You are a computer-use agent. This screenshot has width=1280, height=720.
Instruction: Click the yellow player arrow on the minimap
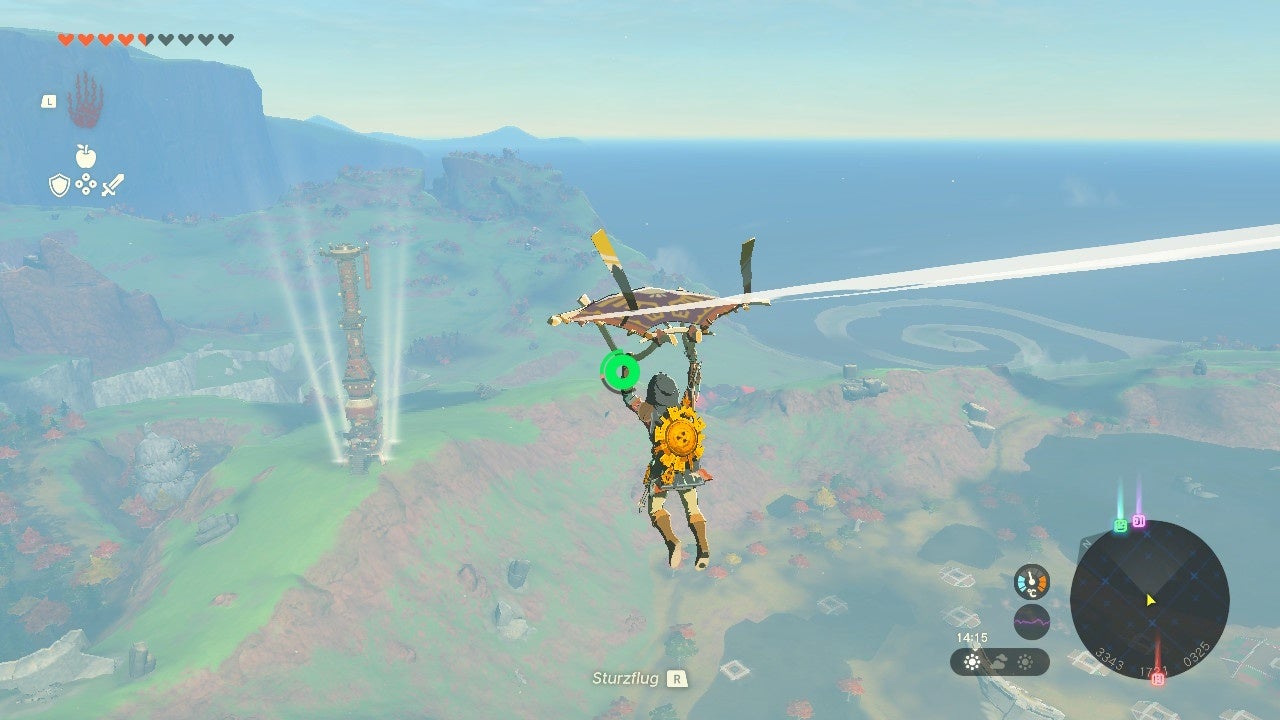point(1150,601)
